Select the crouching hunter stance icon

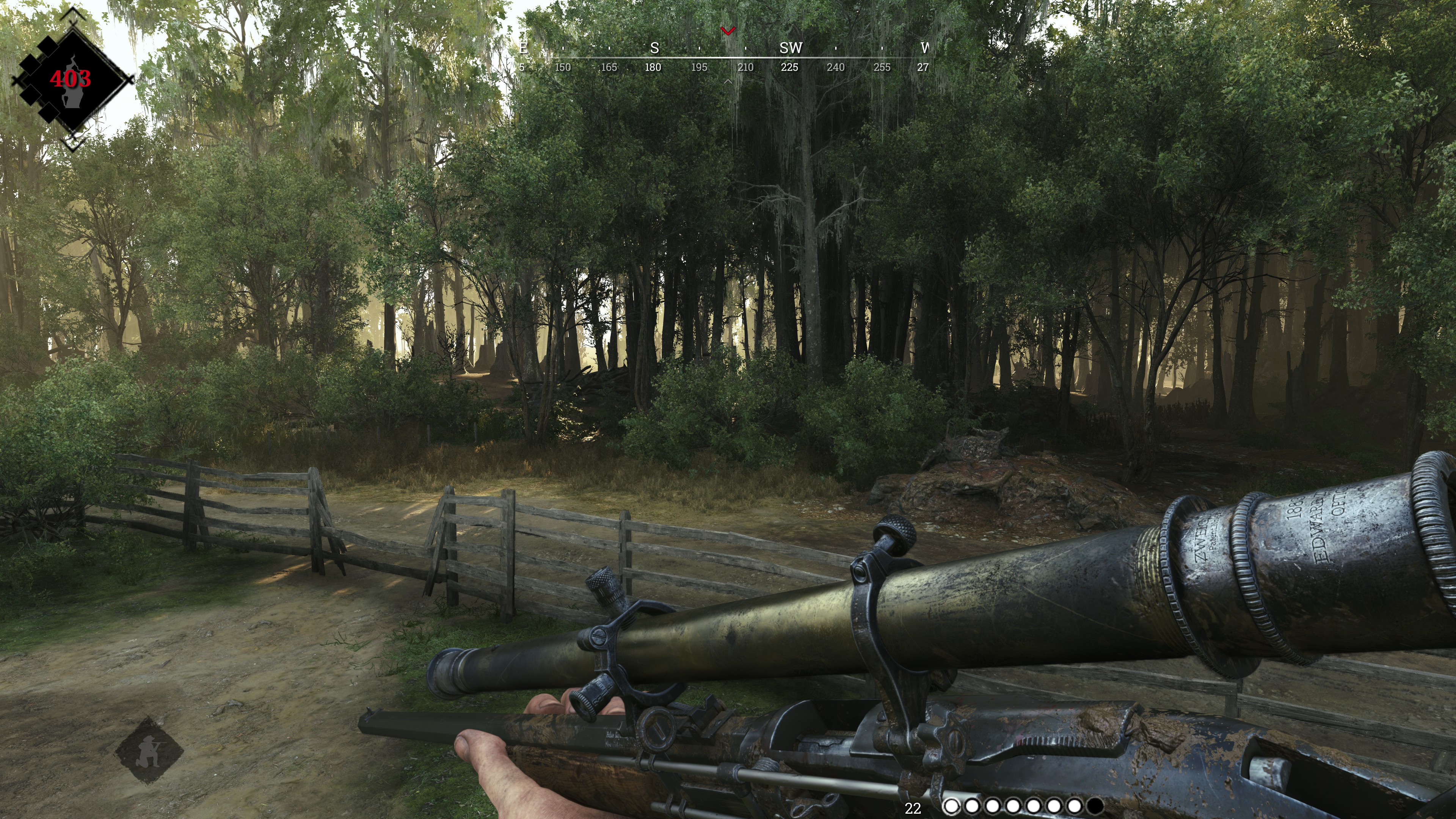(149, 750)
